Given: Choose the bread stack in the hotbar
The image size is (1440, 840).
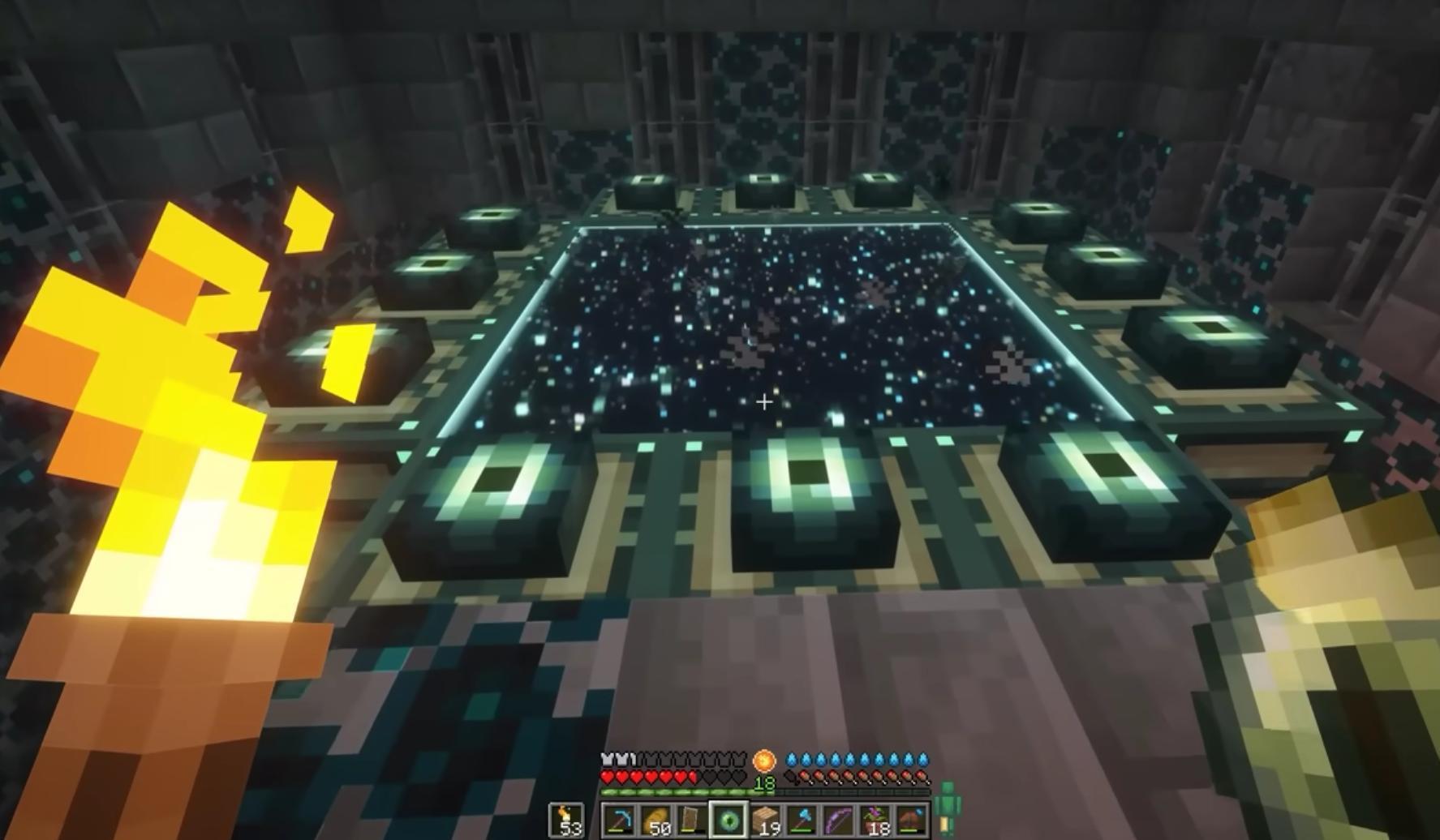Looking at the screenshot, I should click(x=656, y=821).
